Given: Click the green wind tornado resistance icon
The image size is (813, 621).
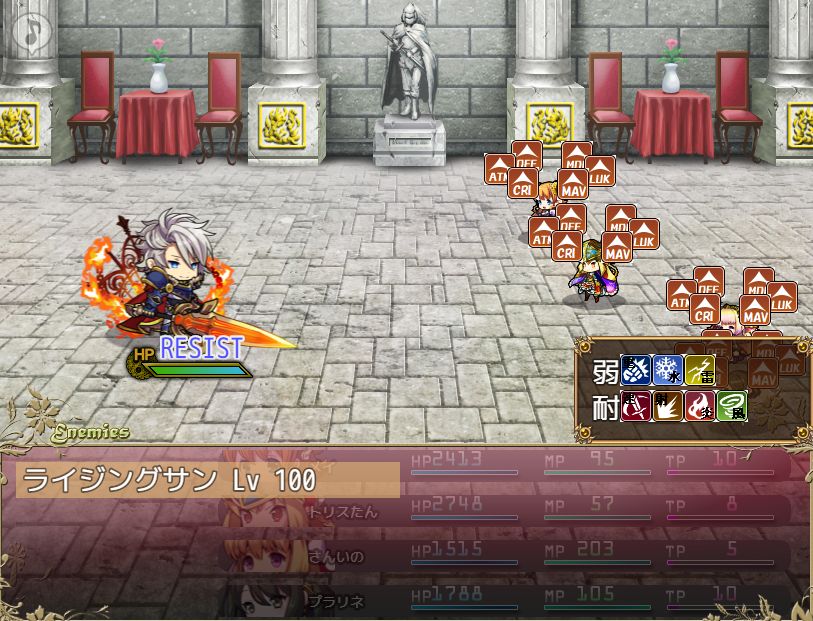Looking at the screenshot, I should pos(732,407).
